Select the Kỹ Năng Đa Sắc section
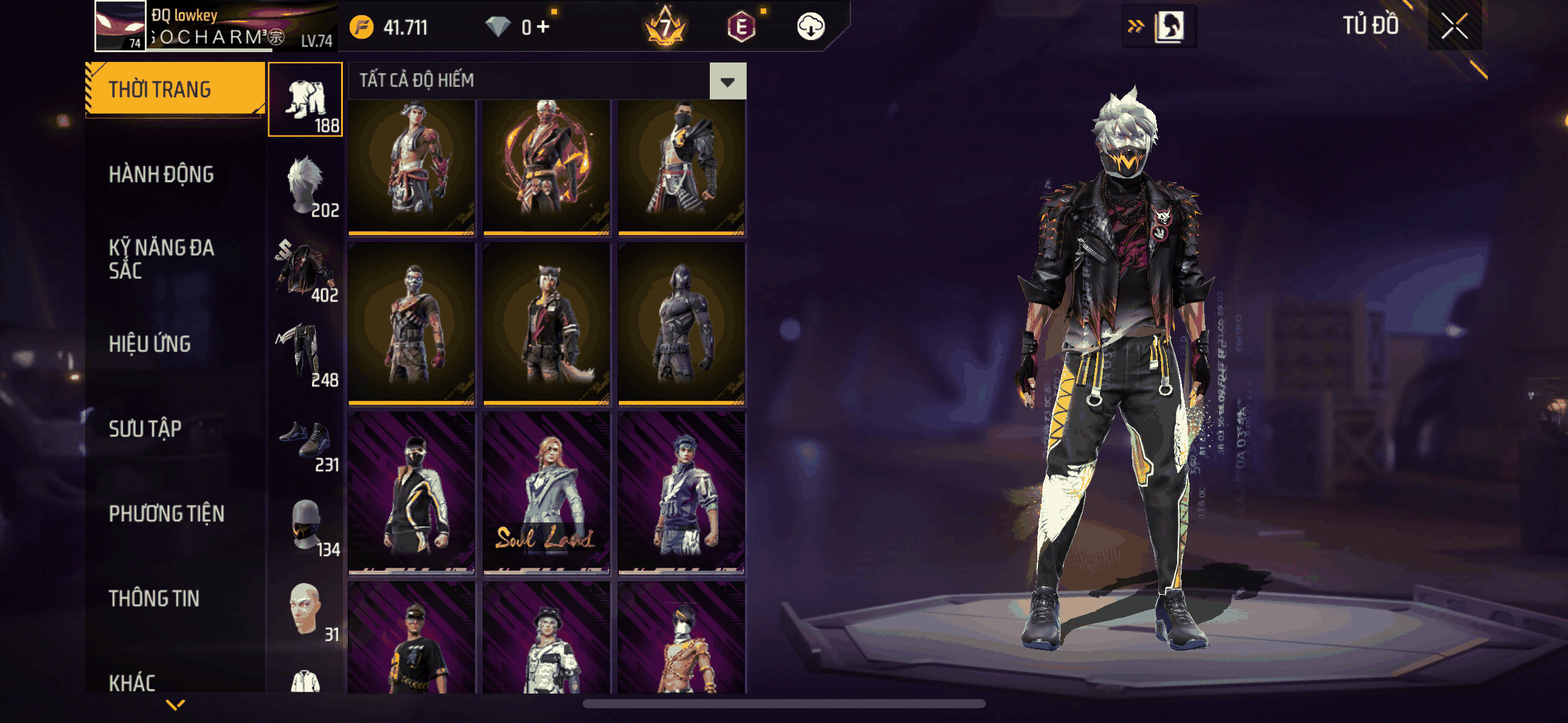Image resolution: width=1568 pixels, height=723 pixels. click(x=161, y=259)
